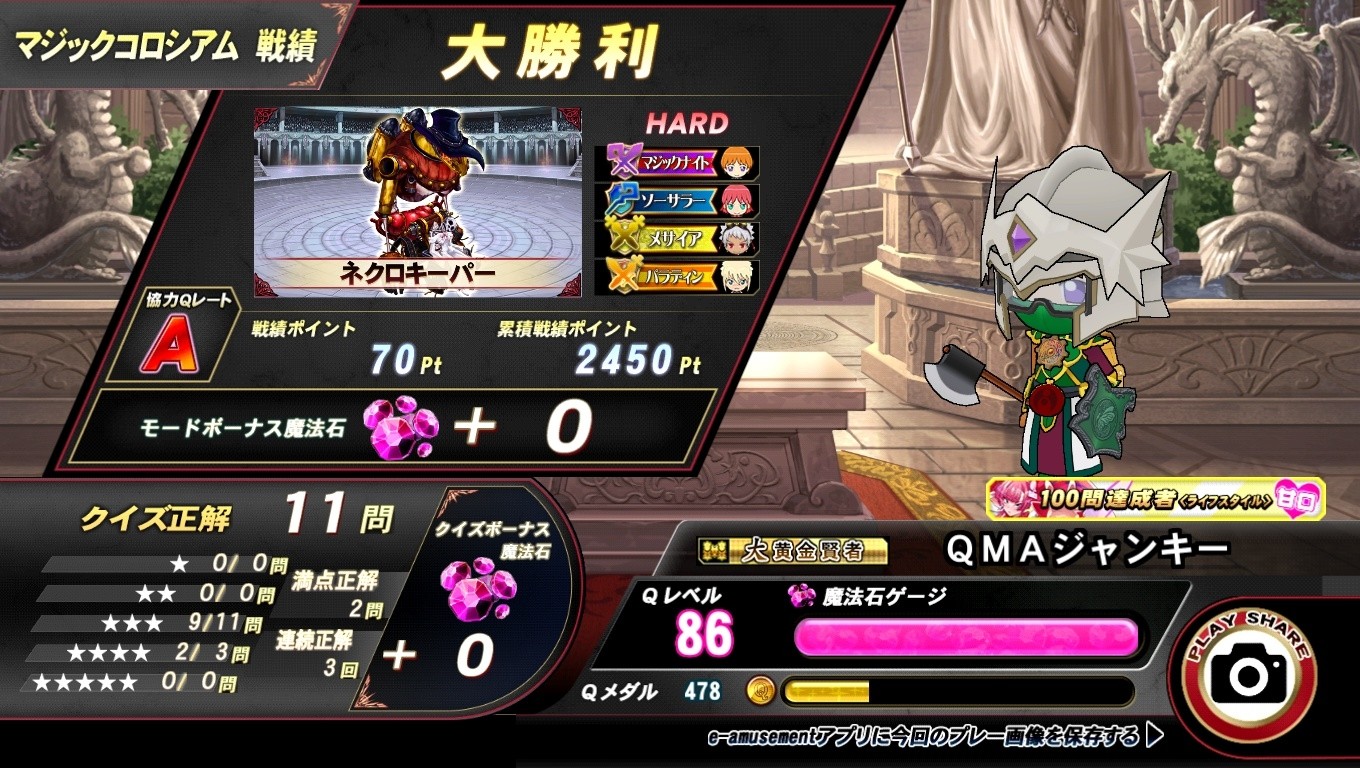This screenshot has height=768, width=1360.
Task: Choose the マジックナイト party member row
Action: (677, 163)
